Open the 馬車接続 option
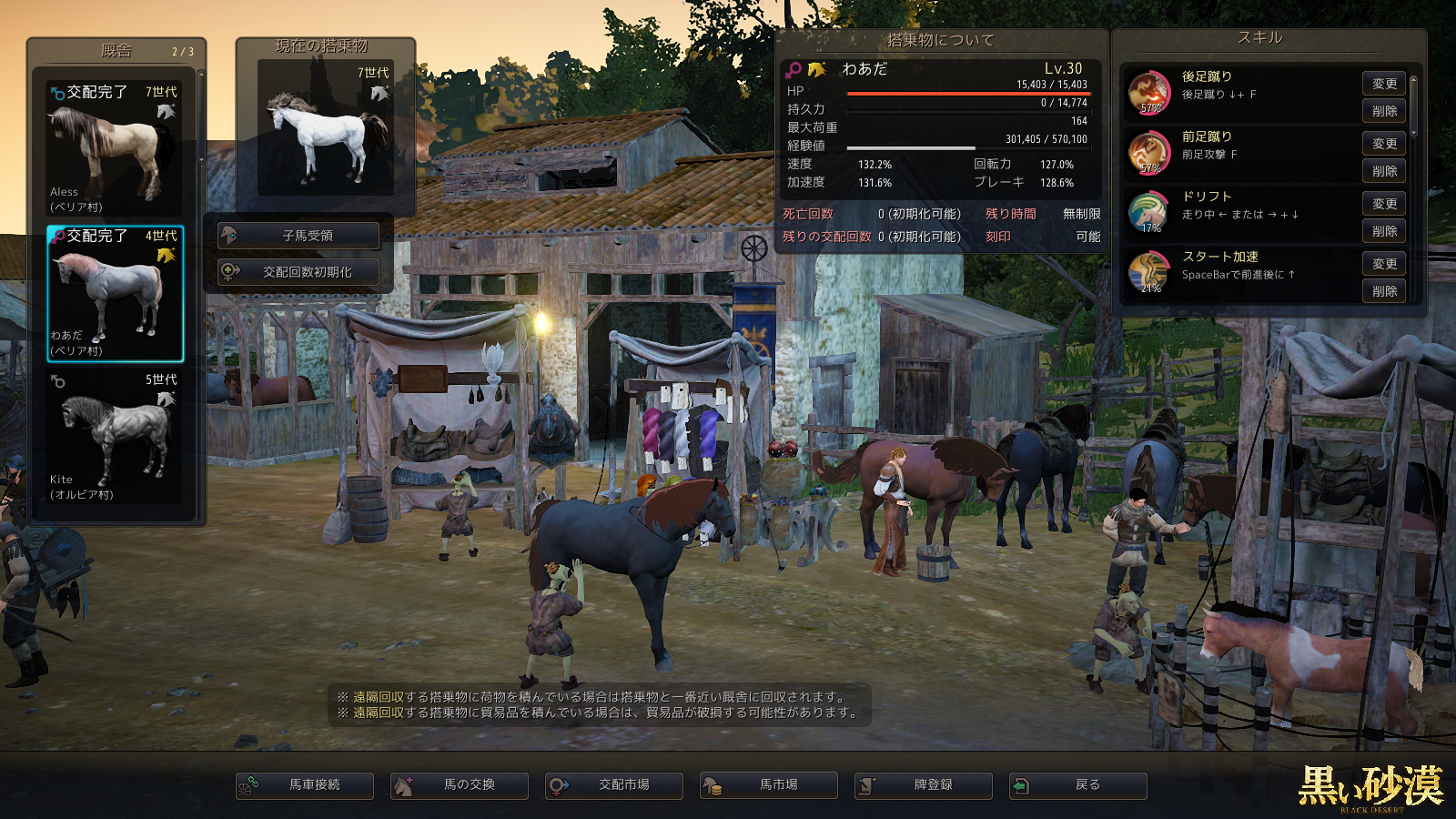This screenshot has width=1456, height=819. pyautogui.click(x=305, y=785)
